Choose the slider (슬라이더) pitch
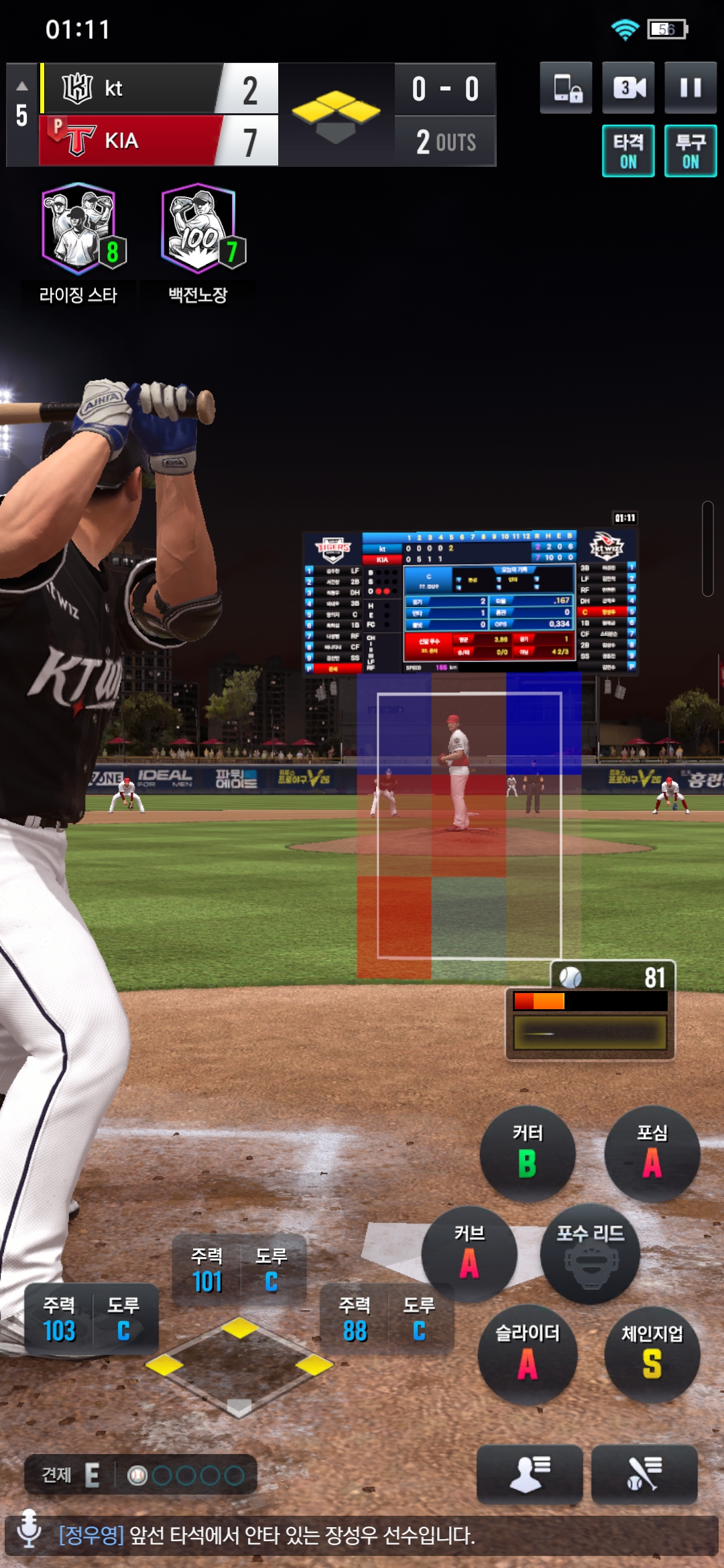Viewport: 724px width, 1568px height. [528, 1354]
